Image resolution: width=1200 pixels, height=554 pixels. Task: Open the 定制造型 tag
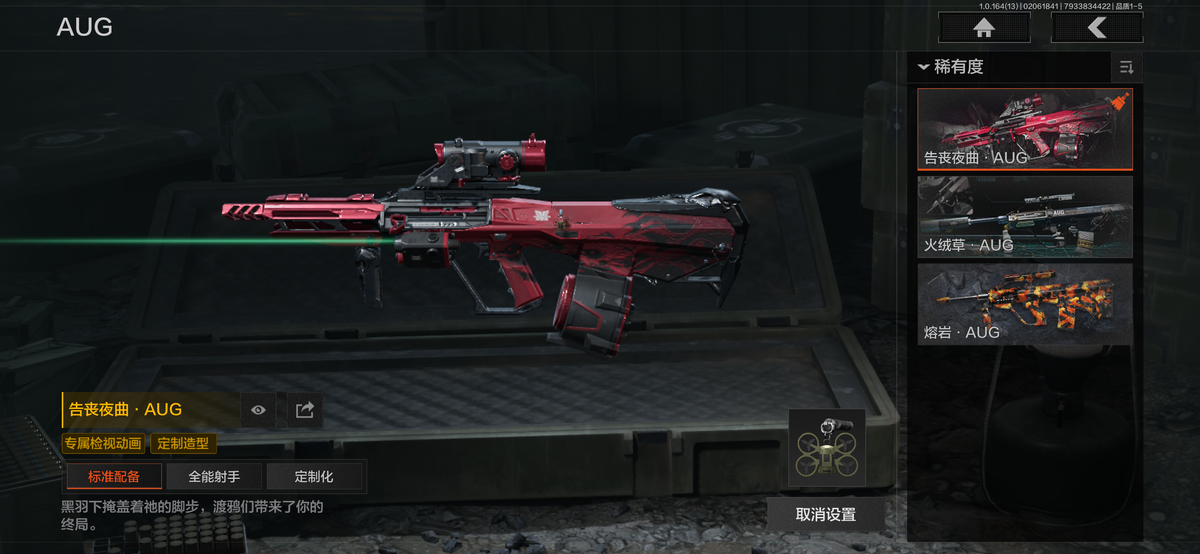click(183, 443)
